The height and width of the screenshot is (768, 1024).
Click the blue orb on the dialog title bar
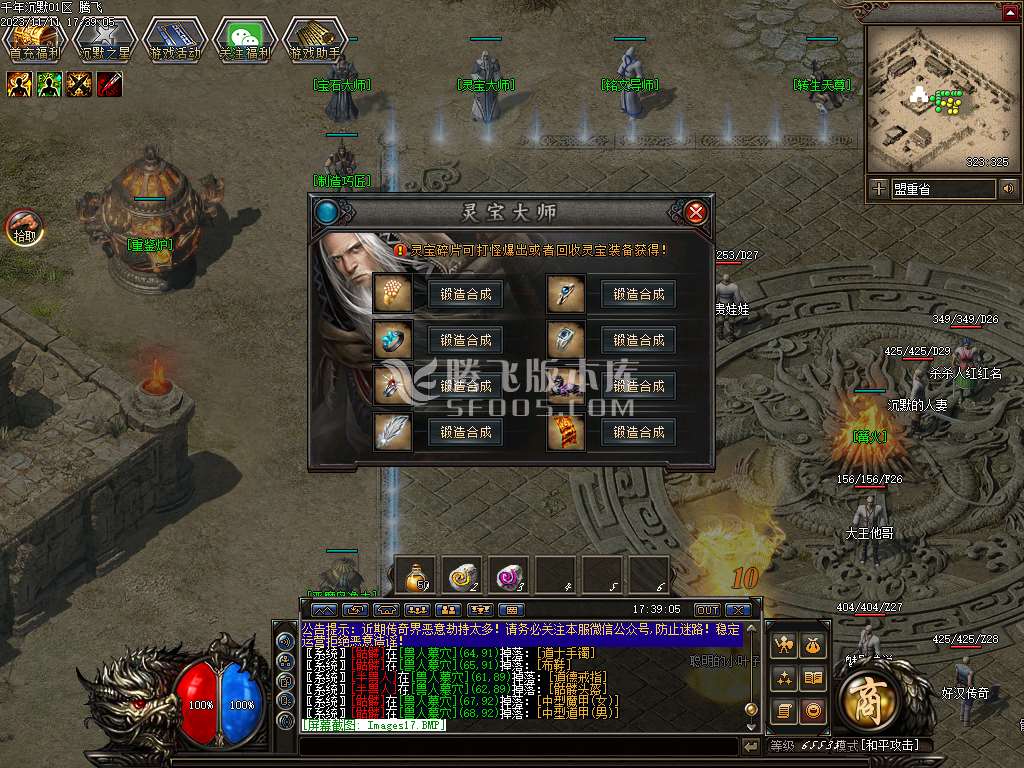[327, 212]
